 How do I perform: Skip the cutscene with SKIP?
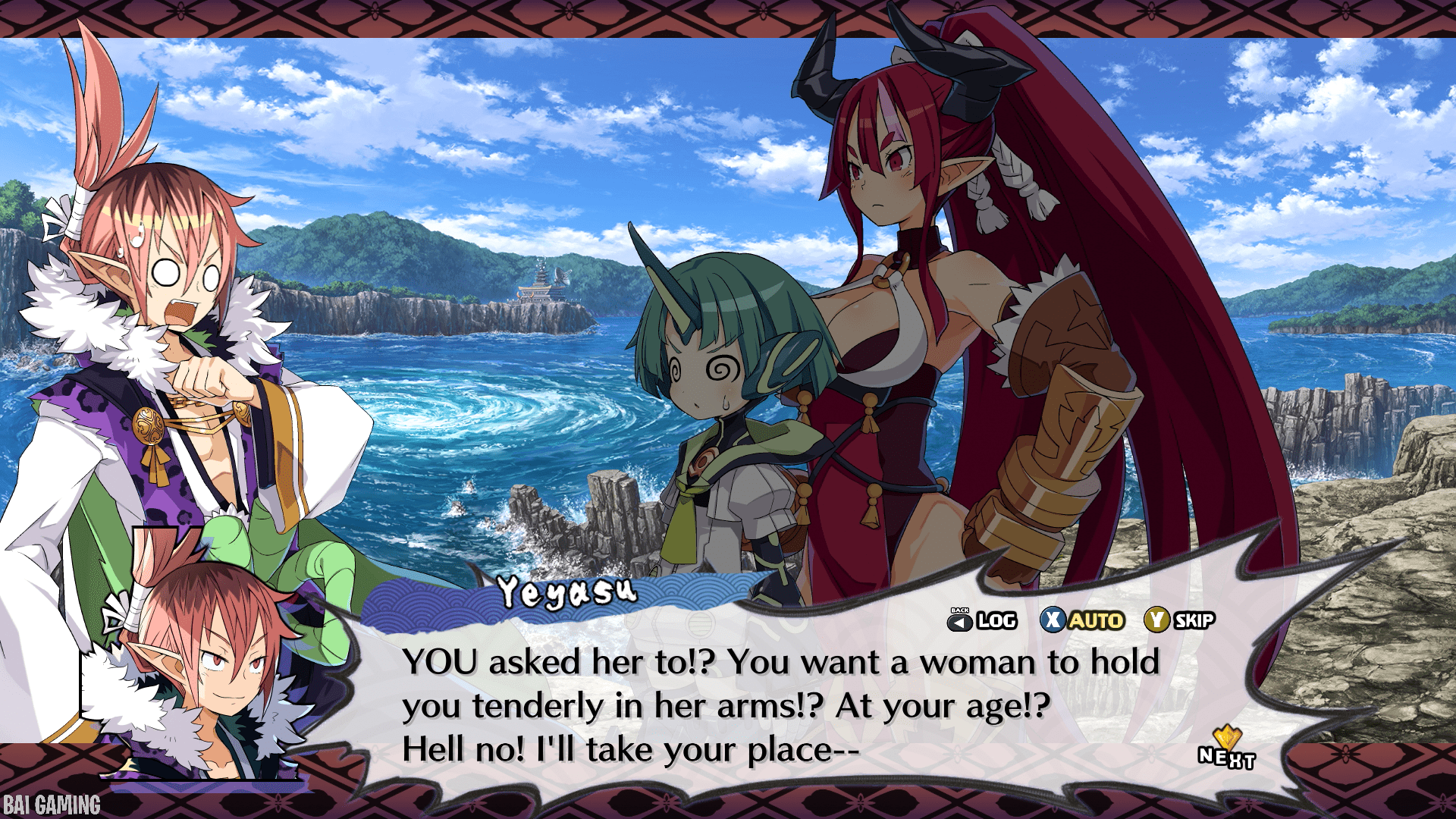pos(1180,620)
